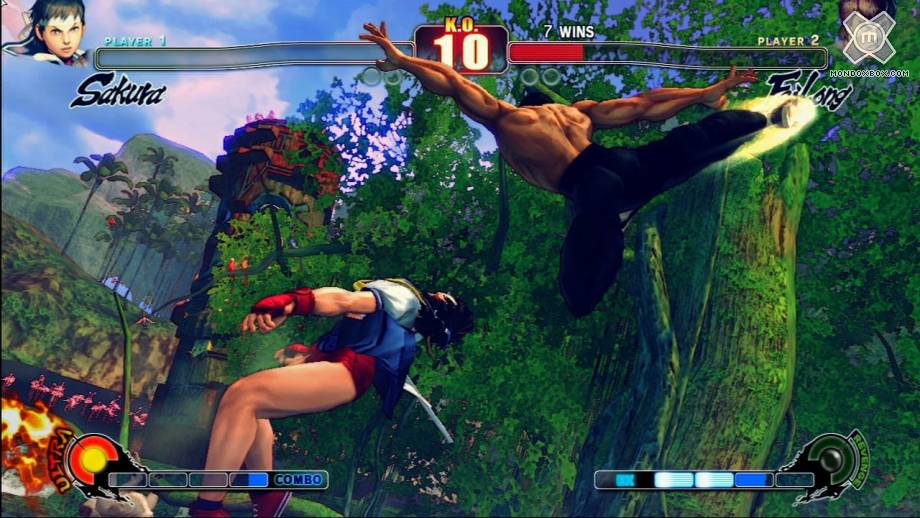The height and width of the screenshot is (518, 920).
Task: Select Player 2's green Revenge gauge emblem
Action: [x=832, y=462]
